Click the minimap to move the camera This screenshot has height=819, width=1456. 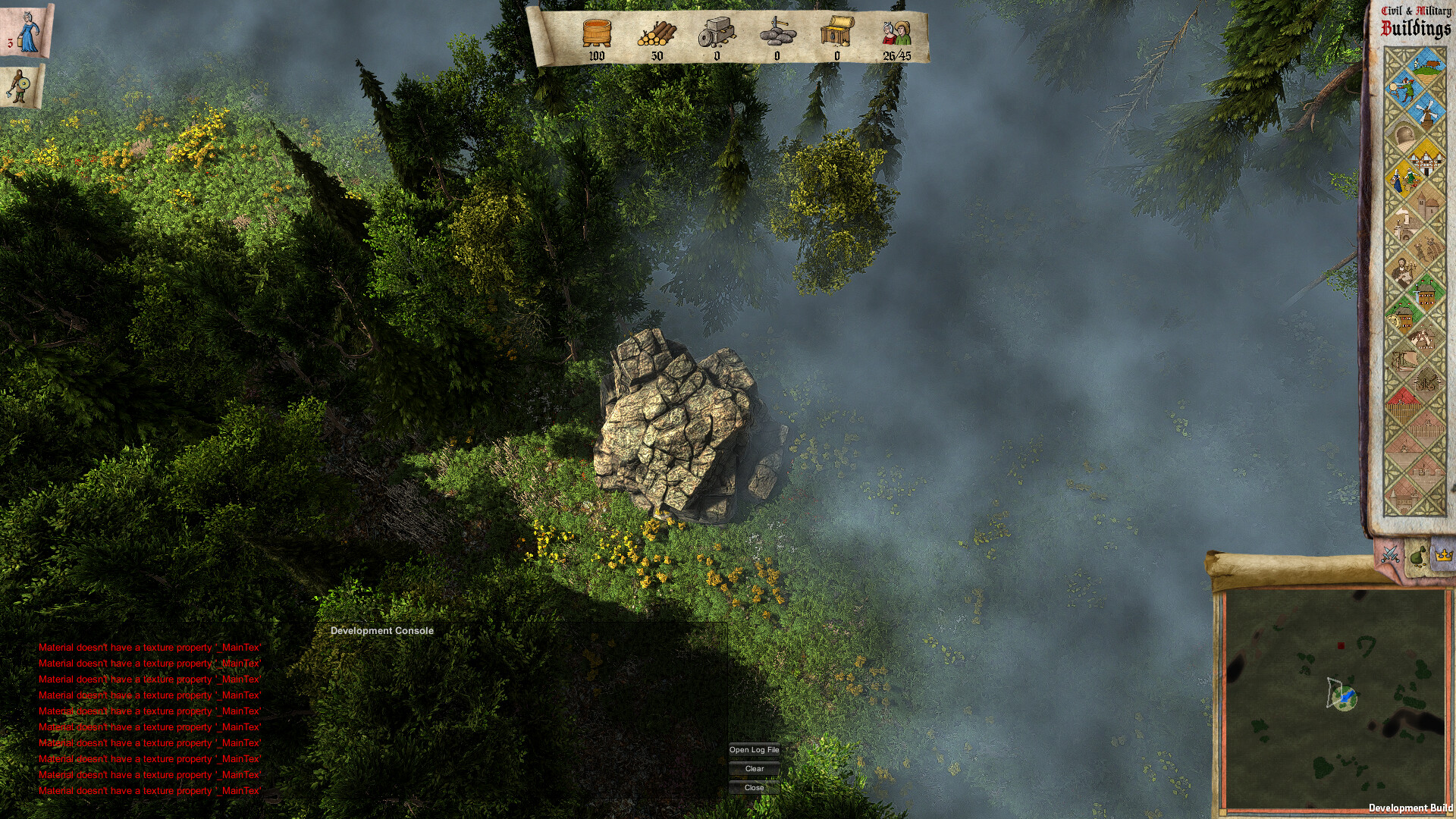click(1335, 698)
